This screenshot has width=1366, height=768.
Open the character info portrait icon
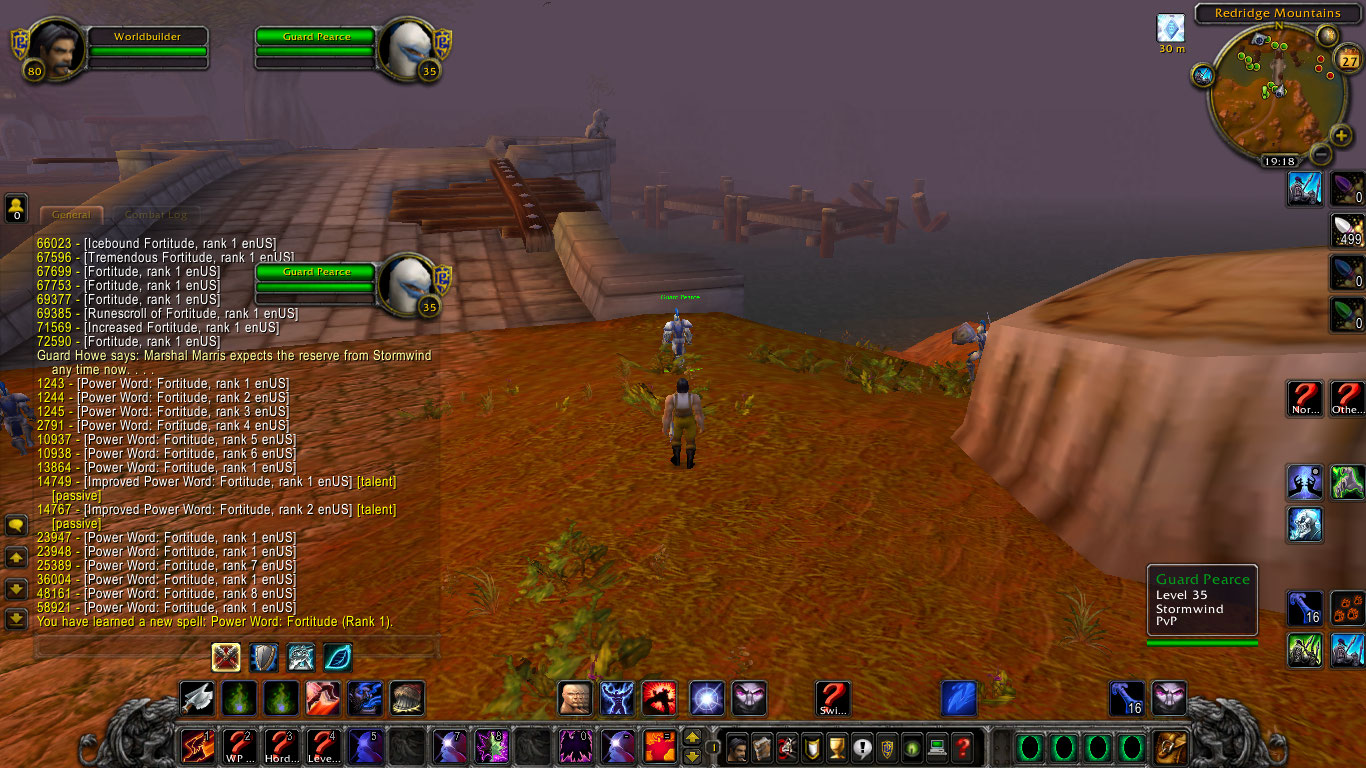(x=737, y=746)
